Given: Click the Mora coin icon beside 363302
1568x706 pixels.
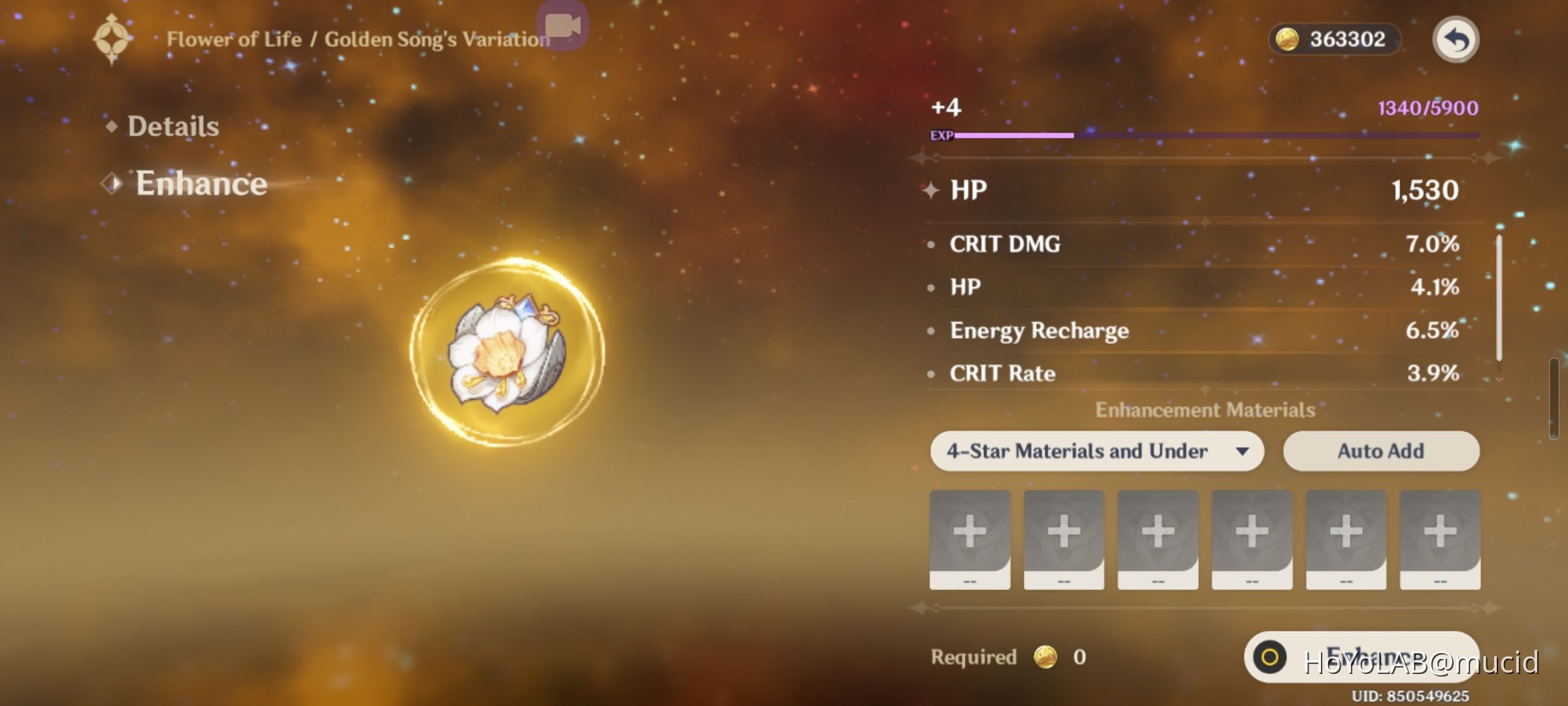Looking at the screenshot, I should [1288, 39].
